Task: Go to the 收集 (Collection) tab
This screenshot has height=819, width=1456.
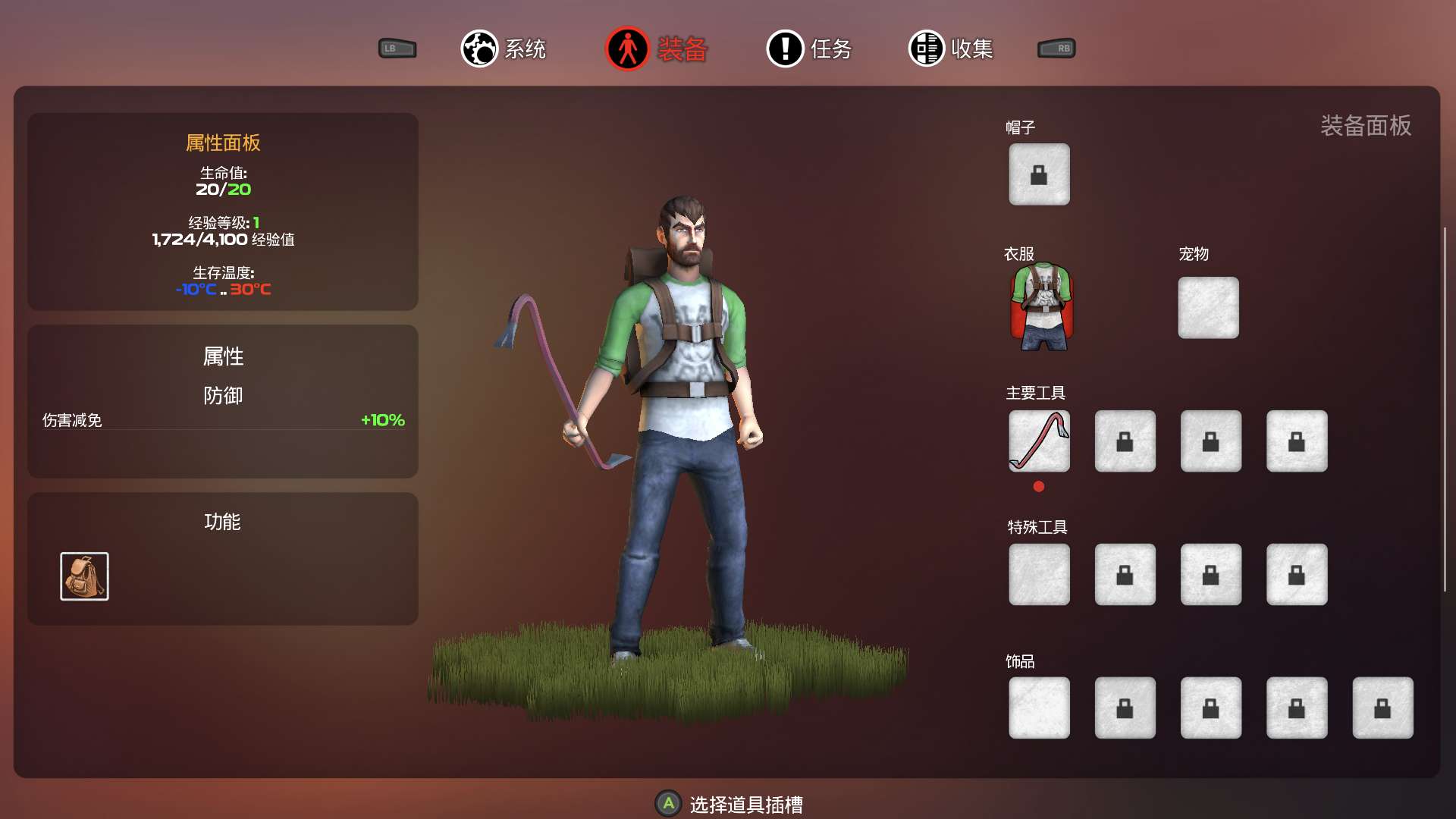Action: (x=951, y=49)
